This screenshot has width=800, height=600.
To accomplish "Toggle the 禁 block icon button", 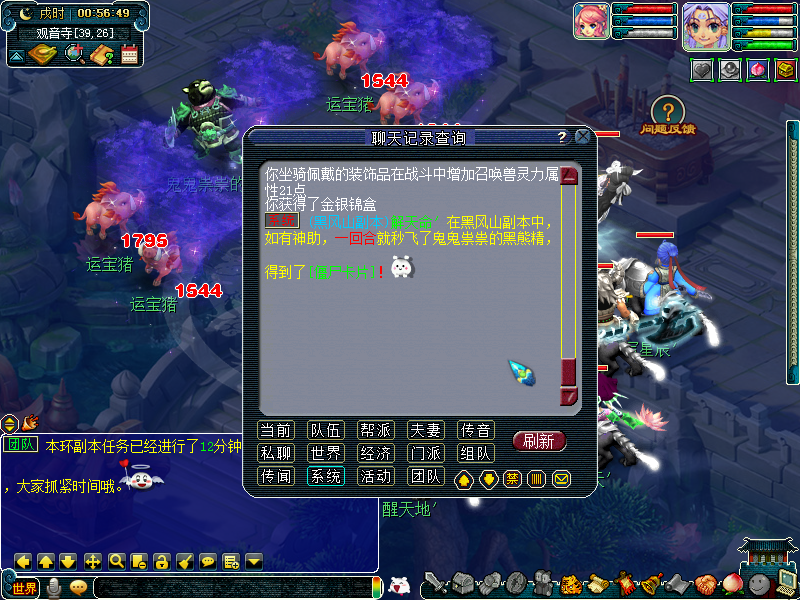I will tap(512, 479).
